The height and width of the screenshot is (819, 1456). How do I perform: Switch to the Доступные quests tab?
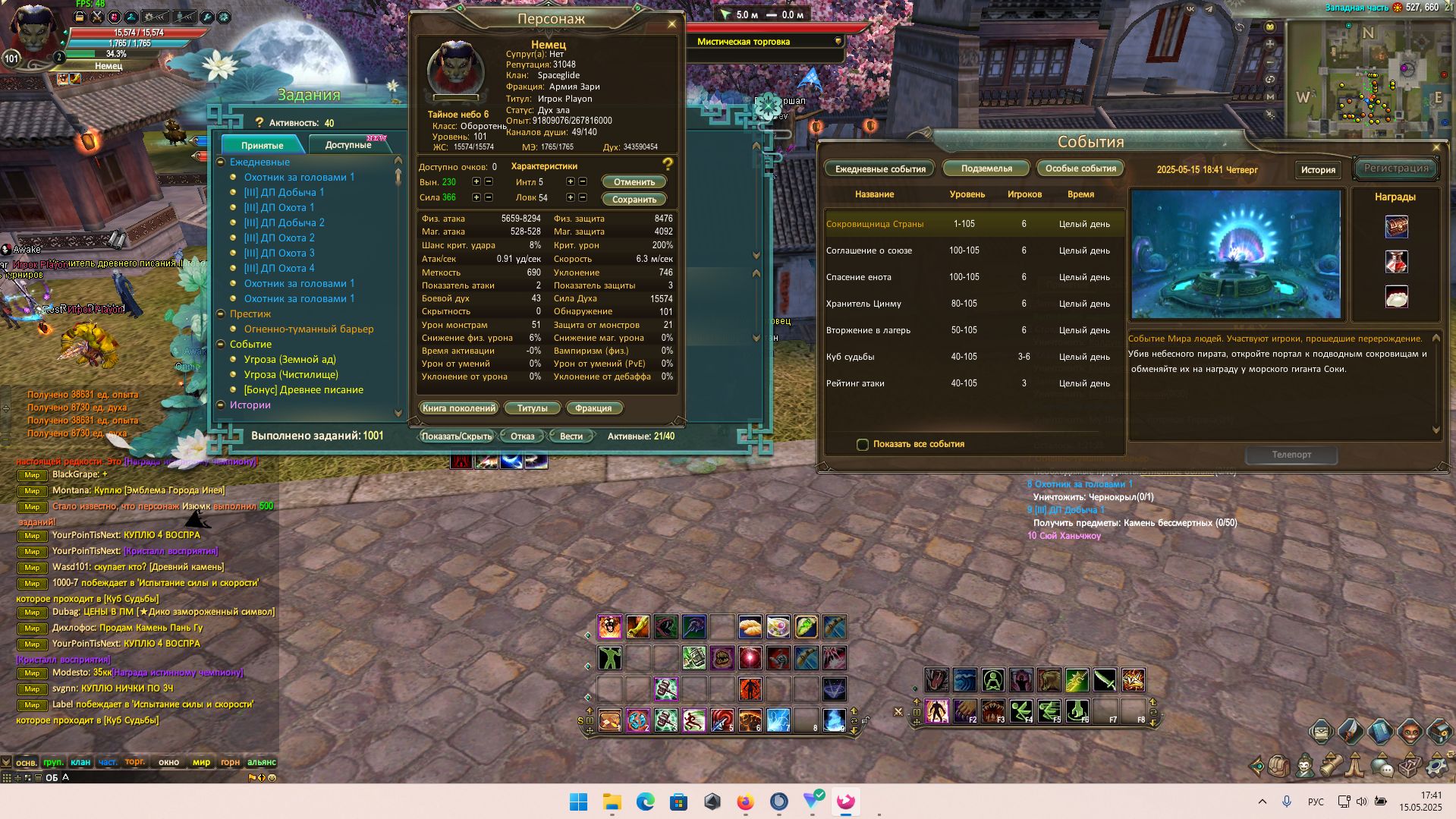pyautogui.click(x=348, y=145)
